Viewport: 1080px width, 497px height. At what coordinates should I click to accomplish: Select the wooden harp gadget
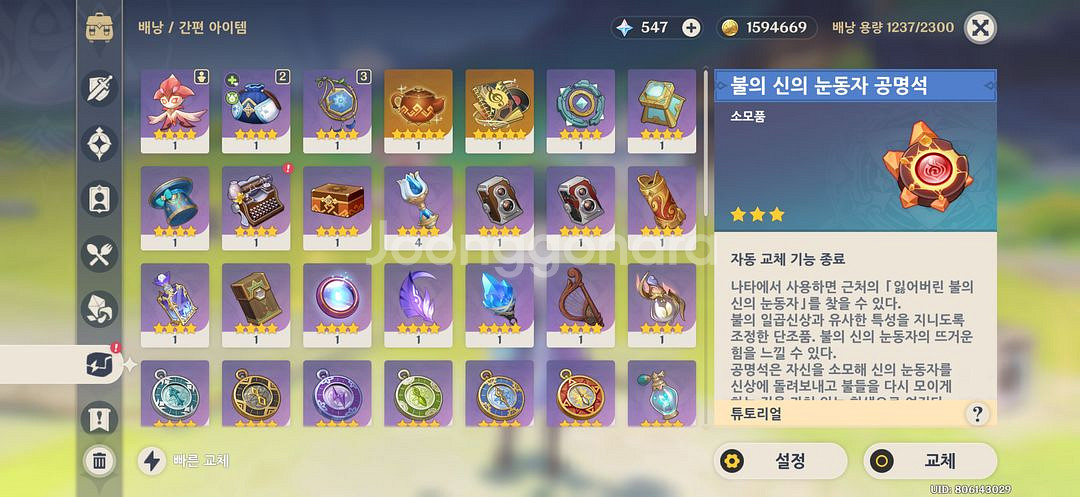(580, 297)
